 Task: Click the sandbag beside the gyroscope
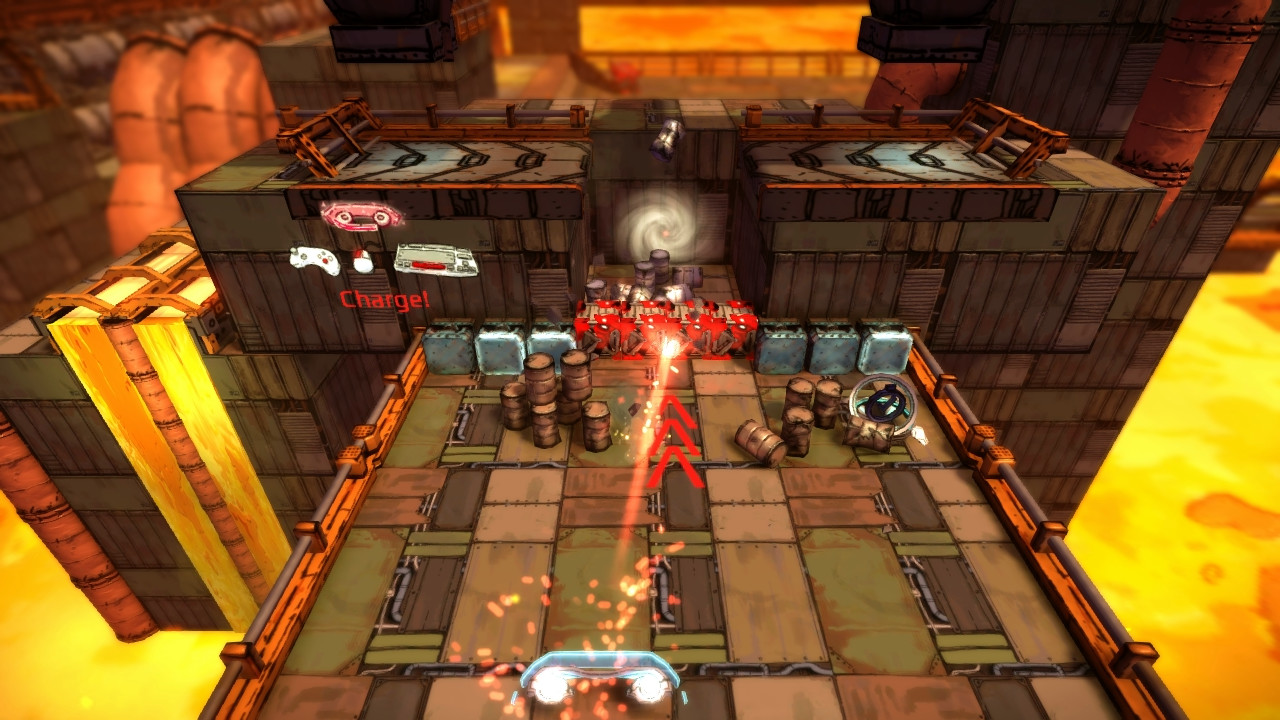pos(868,435)
